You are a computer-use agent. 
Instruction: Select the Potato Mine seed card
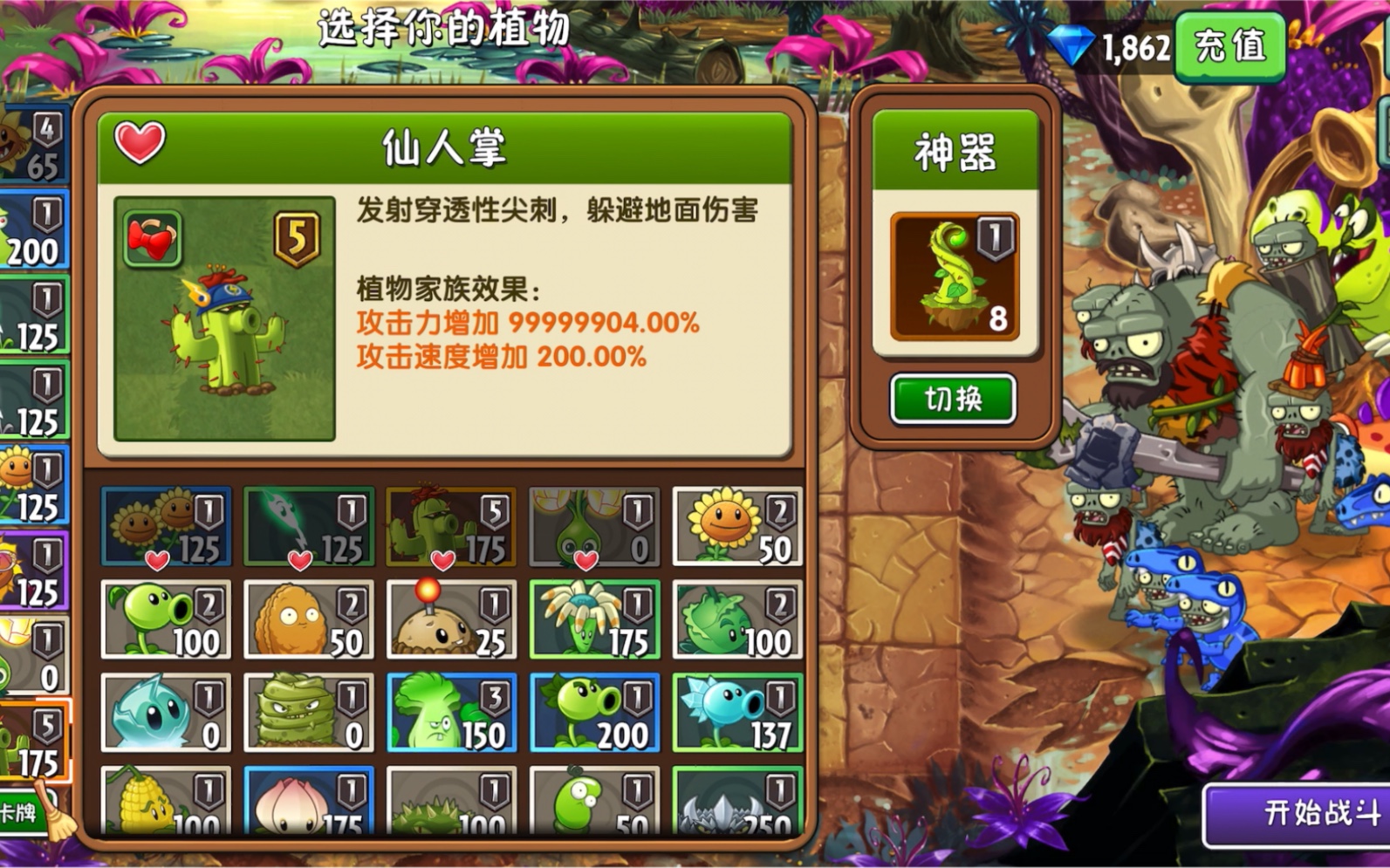tap(451, 619)
